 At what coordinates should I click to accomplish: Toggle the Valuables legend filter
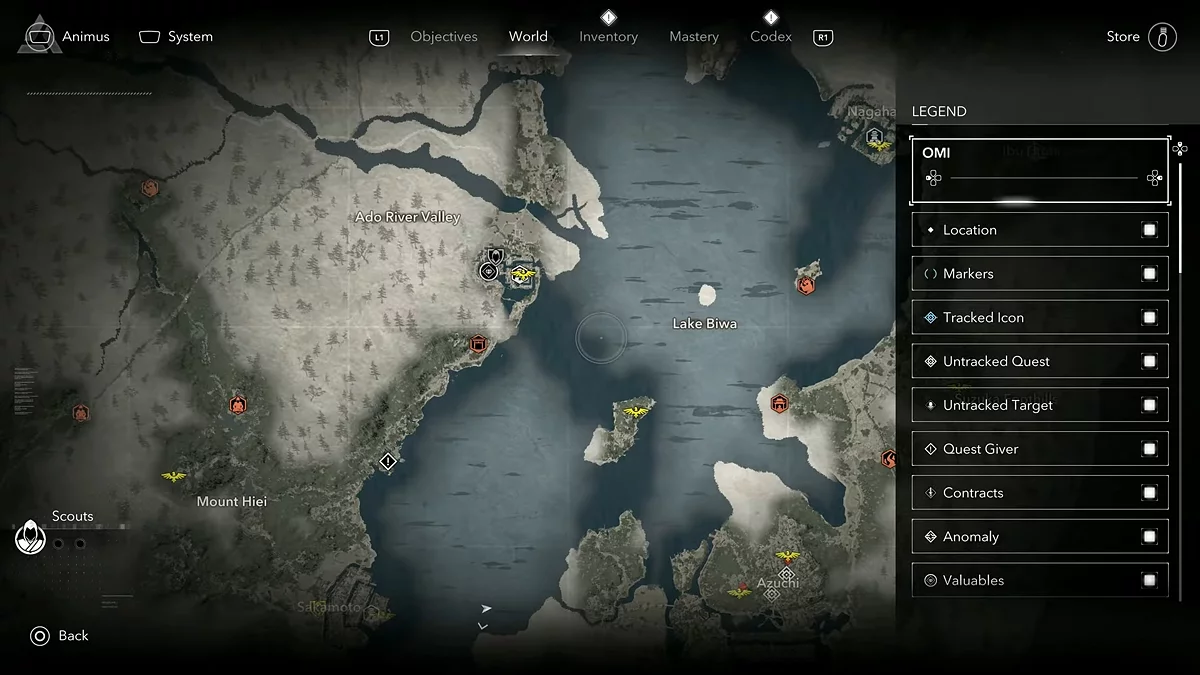click(x=1149, y=581)
